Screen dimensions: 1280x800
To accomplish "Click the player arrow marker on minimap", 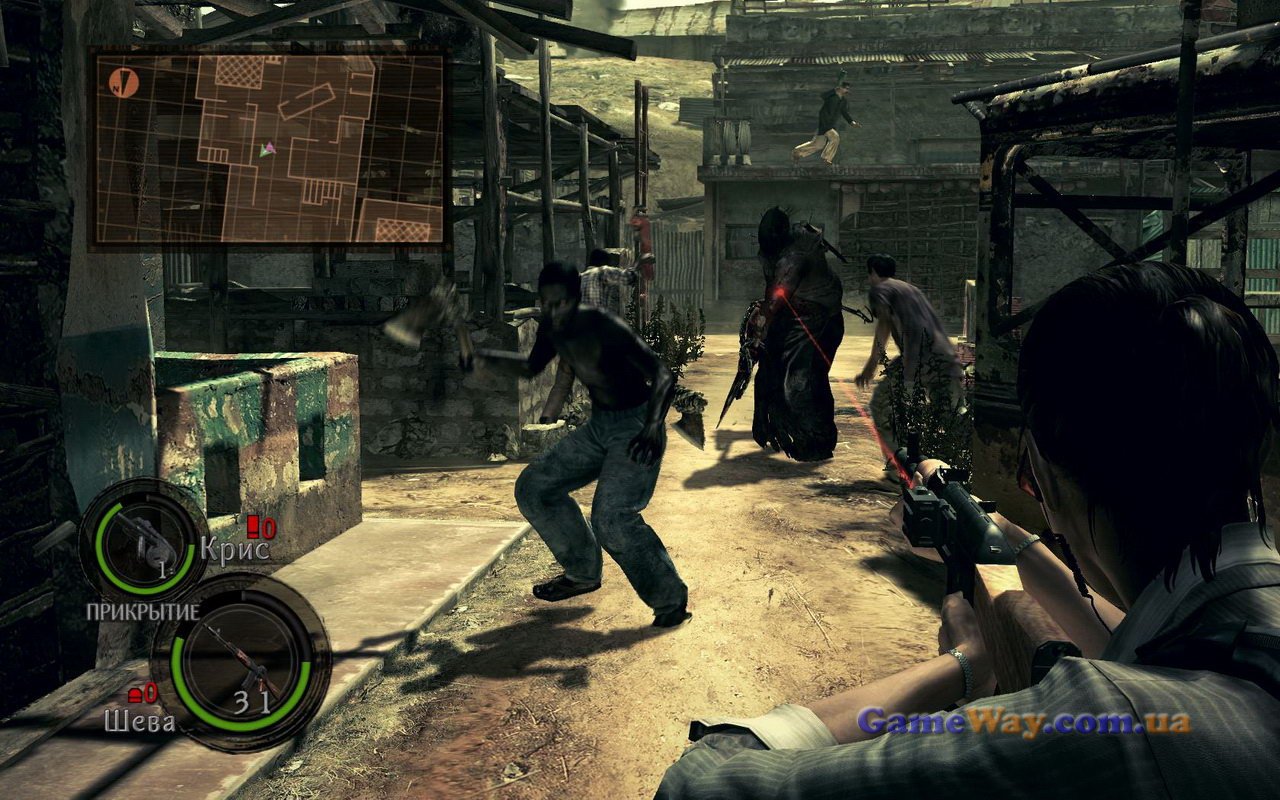I will tap(266, 149).
